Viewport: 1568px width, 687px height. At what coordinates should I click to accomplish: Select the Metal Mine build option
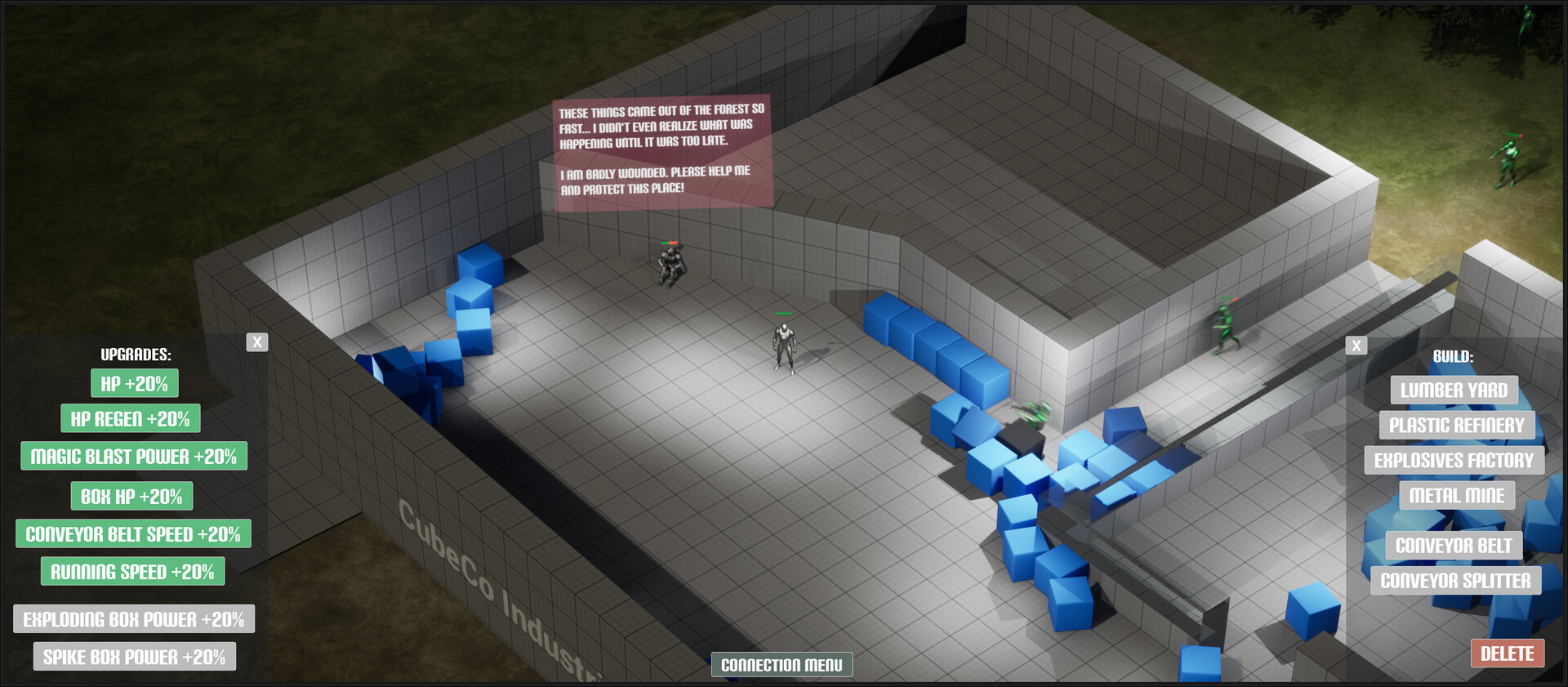tap(1457, 495)
